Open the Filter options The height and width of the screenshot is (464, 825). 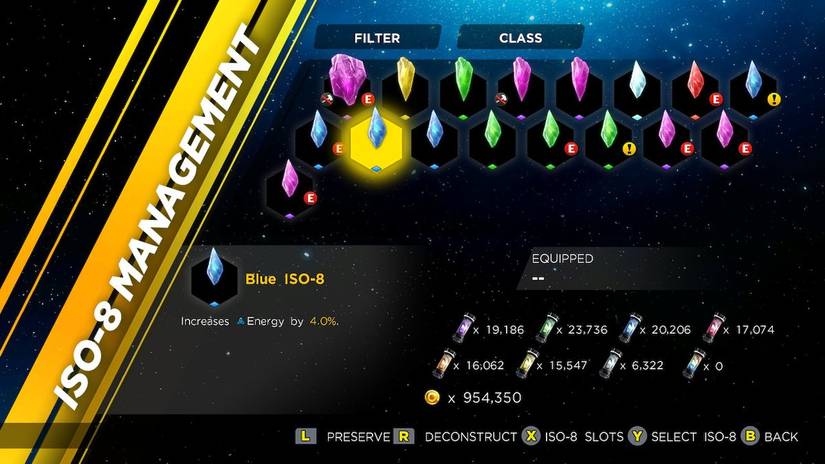[376, 38]
